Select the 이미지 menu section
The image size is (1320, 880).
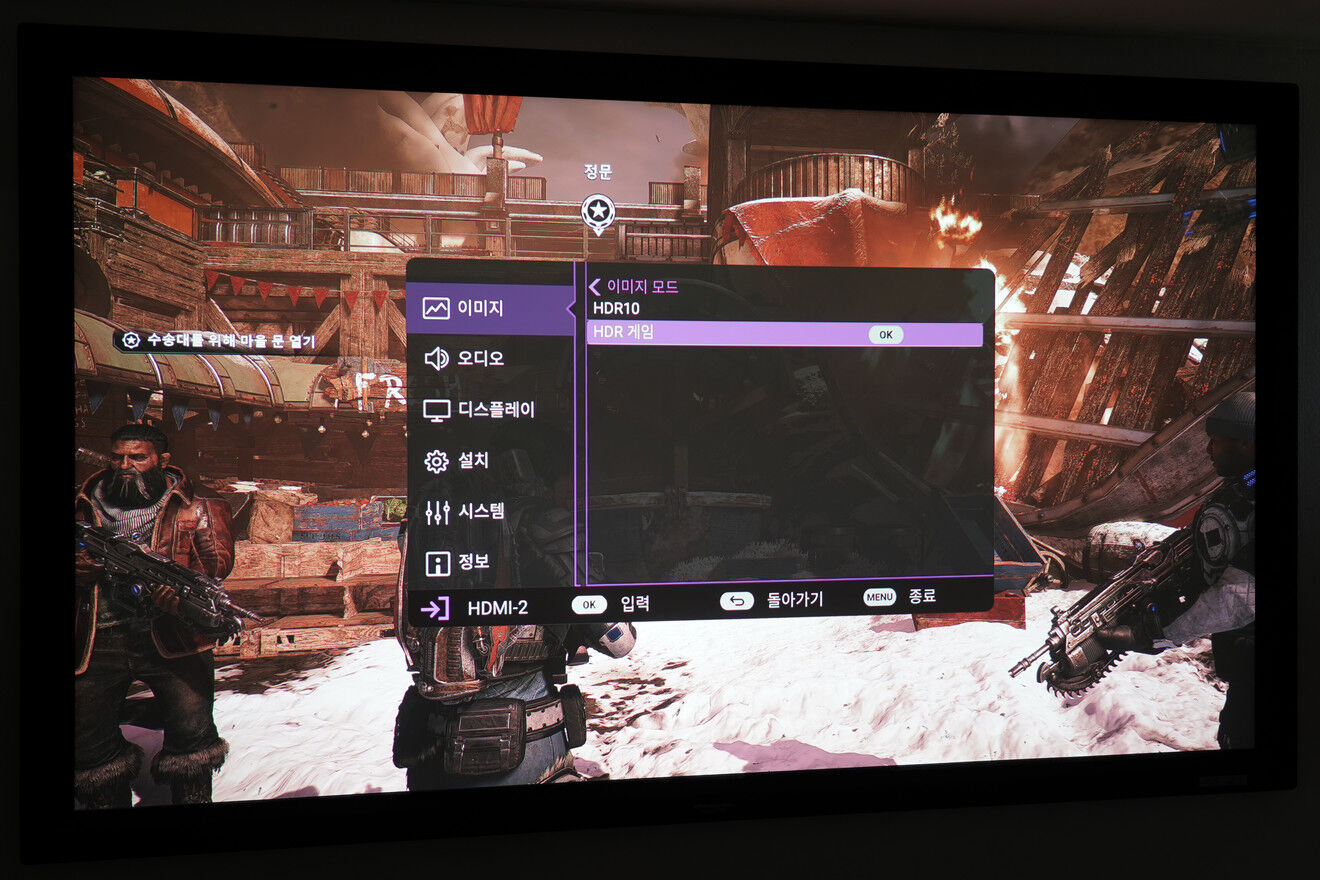tap(480, 308)
